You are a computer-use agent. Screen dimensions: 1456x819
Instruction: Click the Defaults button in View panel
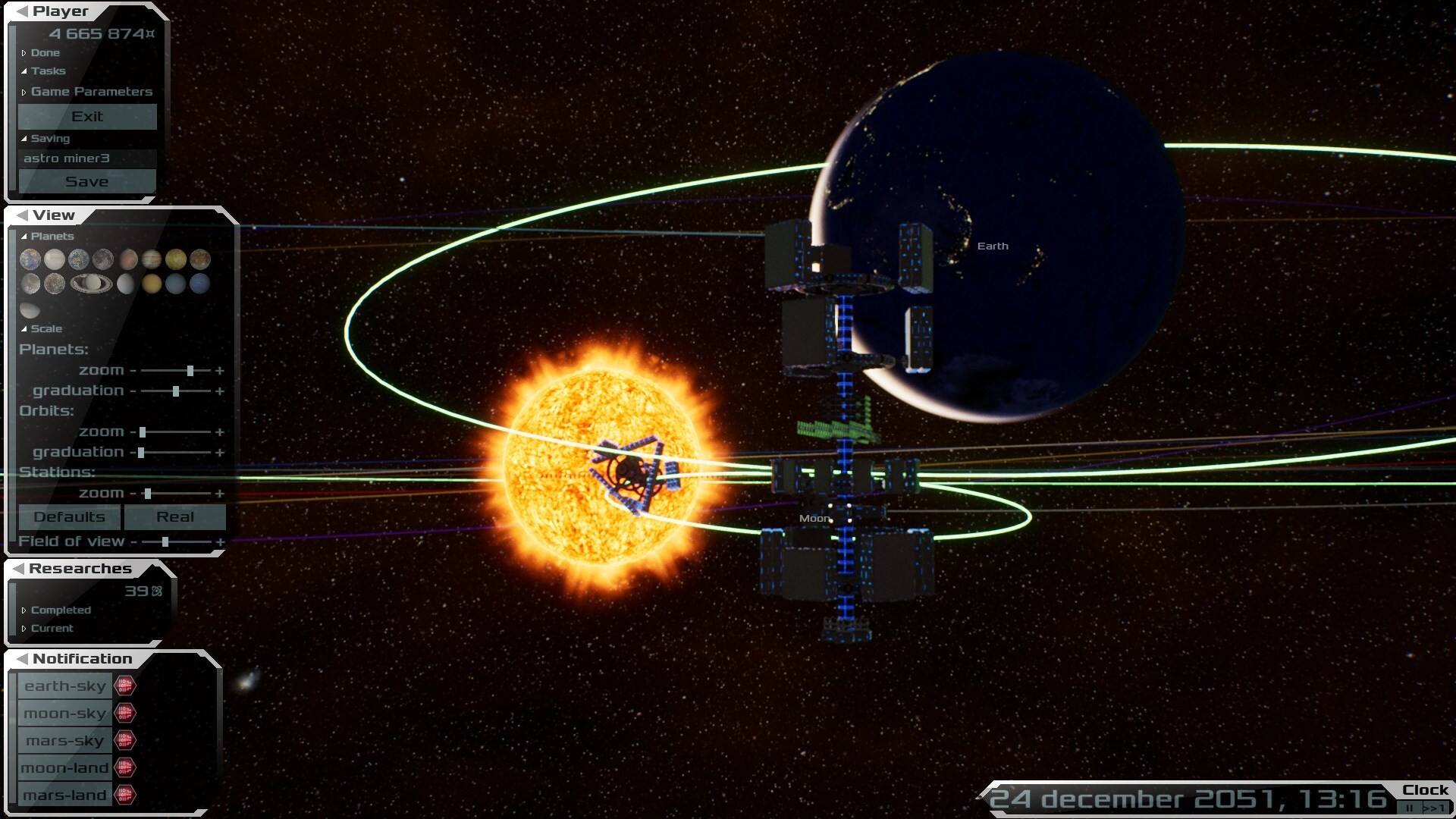[68, 517]
